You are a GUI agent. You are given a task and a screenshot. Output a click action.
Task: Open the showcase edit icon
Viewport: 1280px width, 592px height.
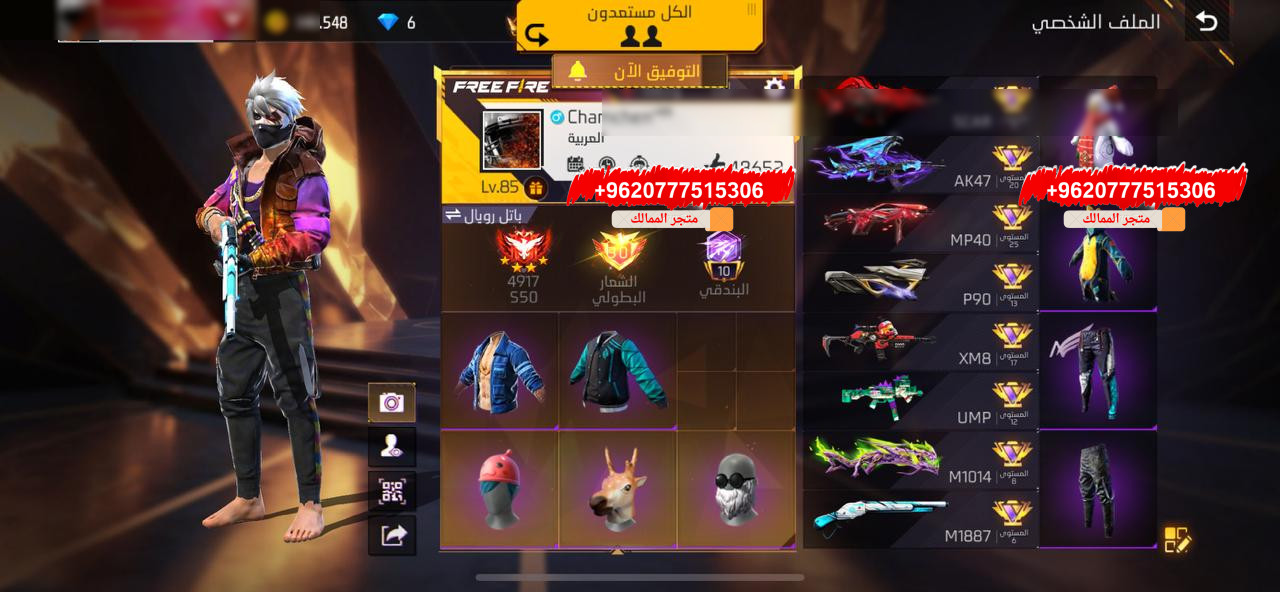point(1178,540)
